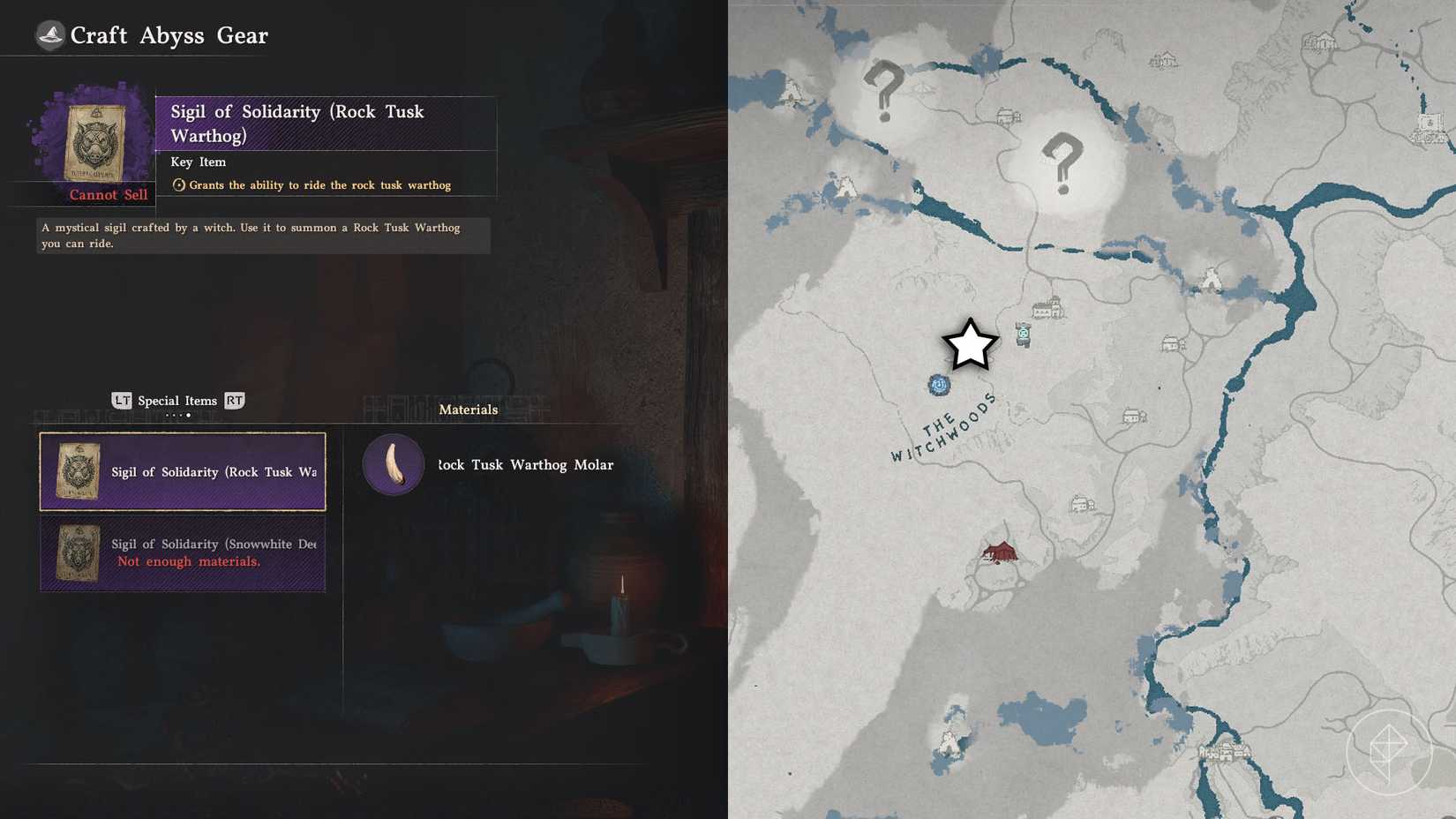The image size is (1456, 819).
Task: Click the clock icon next to the warthog riding description
Action: 178,184
